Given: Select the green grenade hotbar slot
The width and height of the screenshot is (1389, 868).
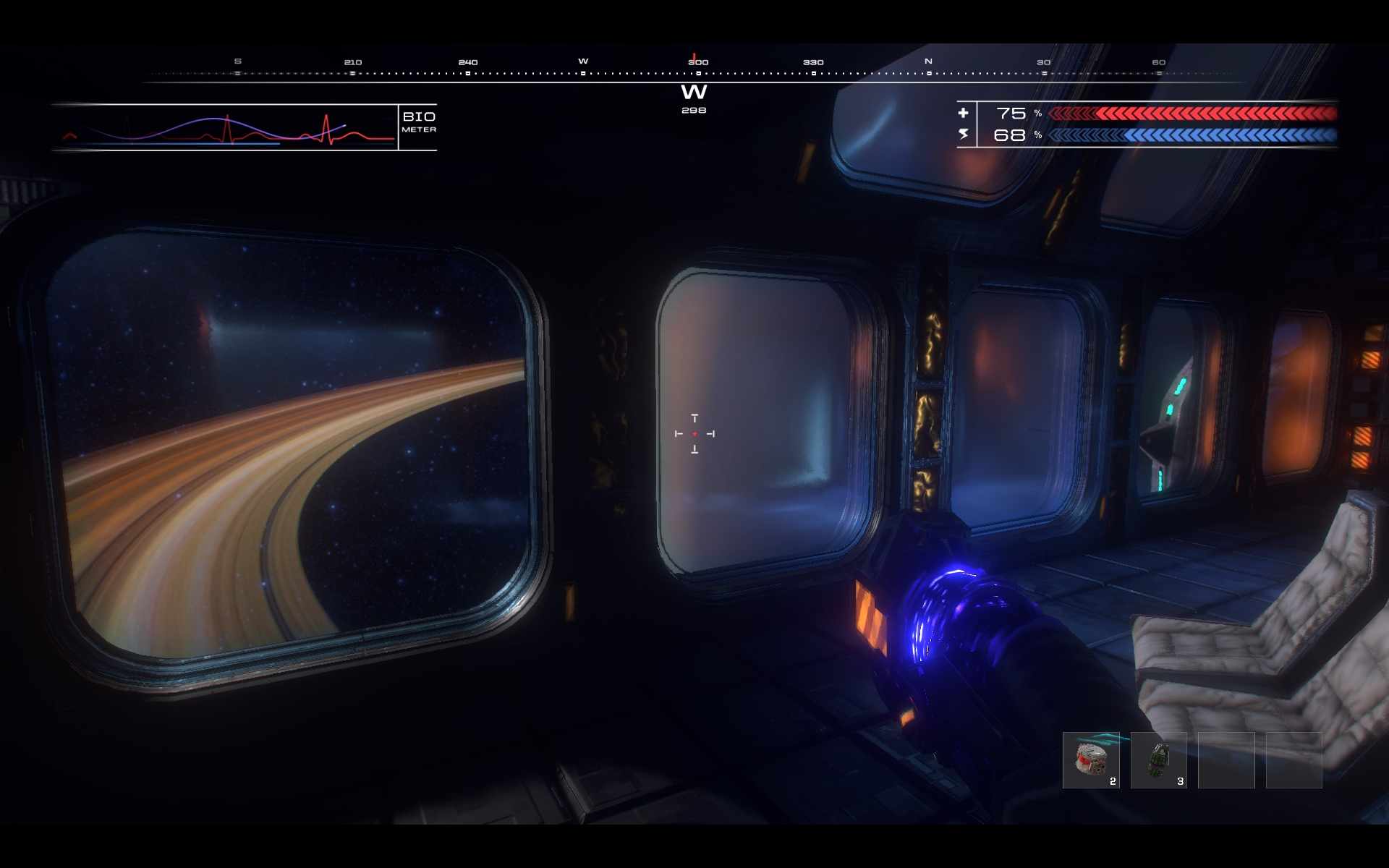Looking at the screenshot, I should [x=1158, y=760].
